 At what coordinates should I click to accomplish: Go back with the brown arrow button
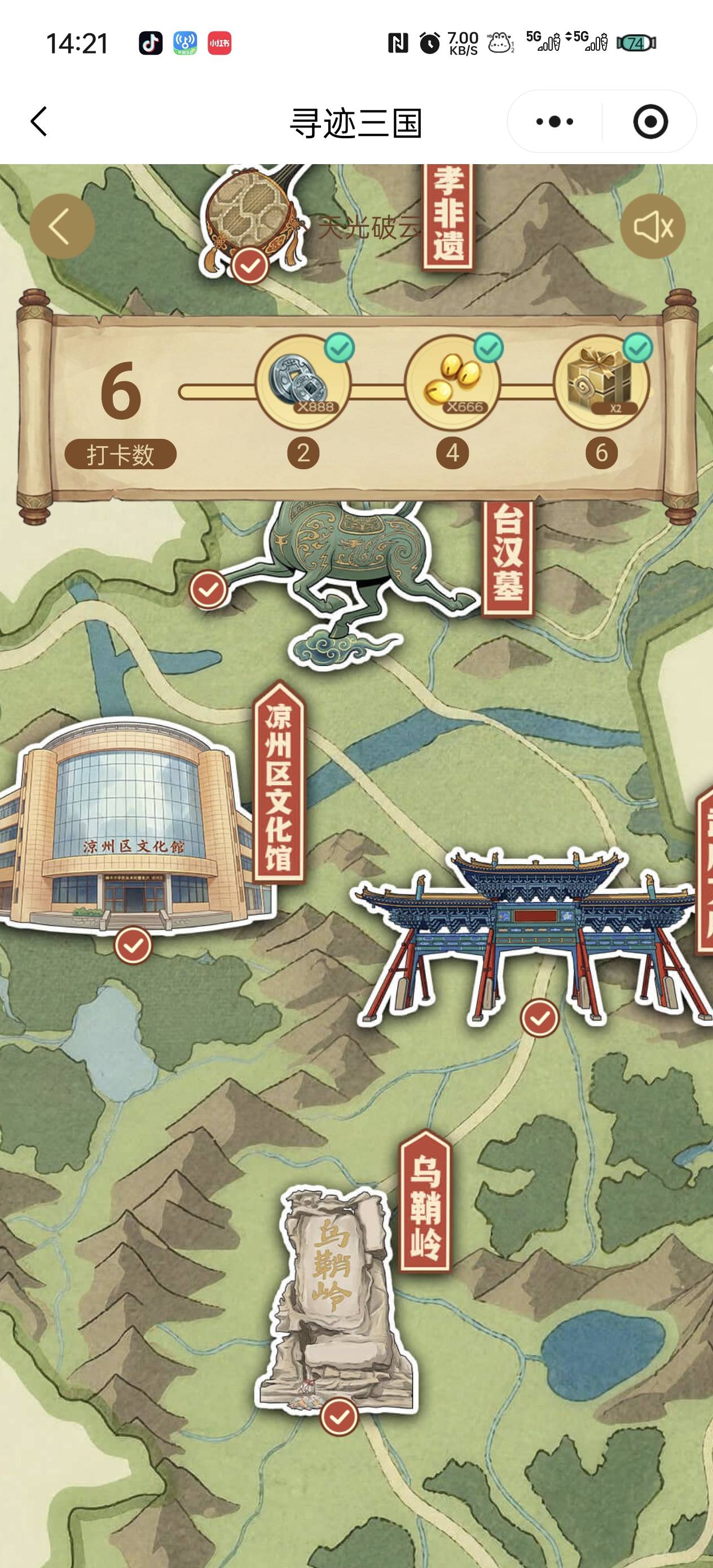click(x=61, y=226)
